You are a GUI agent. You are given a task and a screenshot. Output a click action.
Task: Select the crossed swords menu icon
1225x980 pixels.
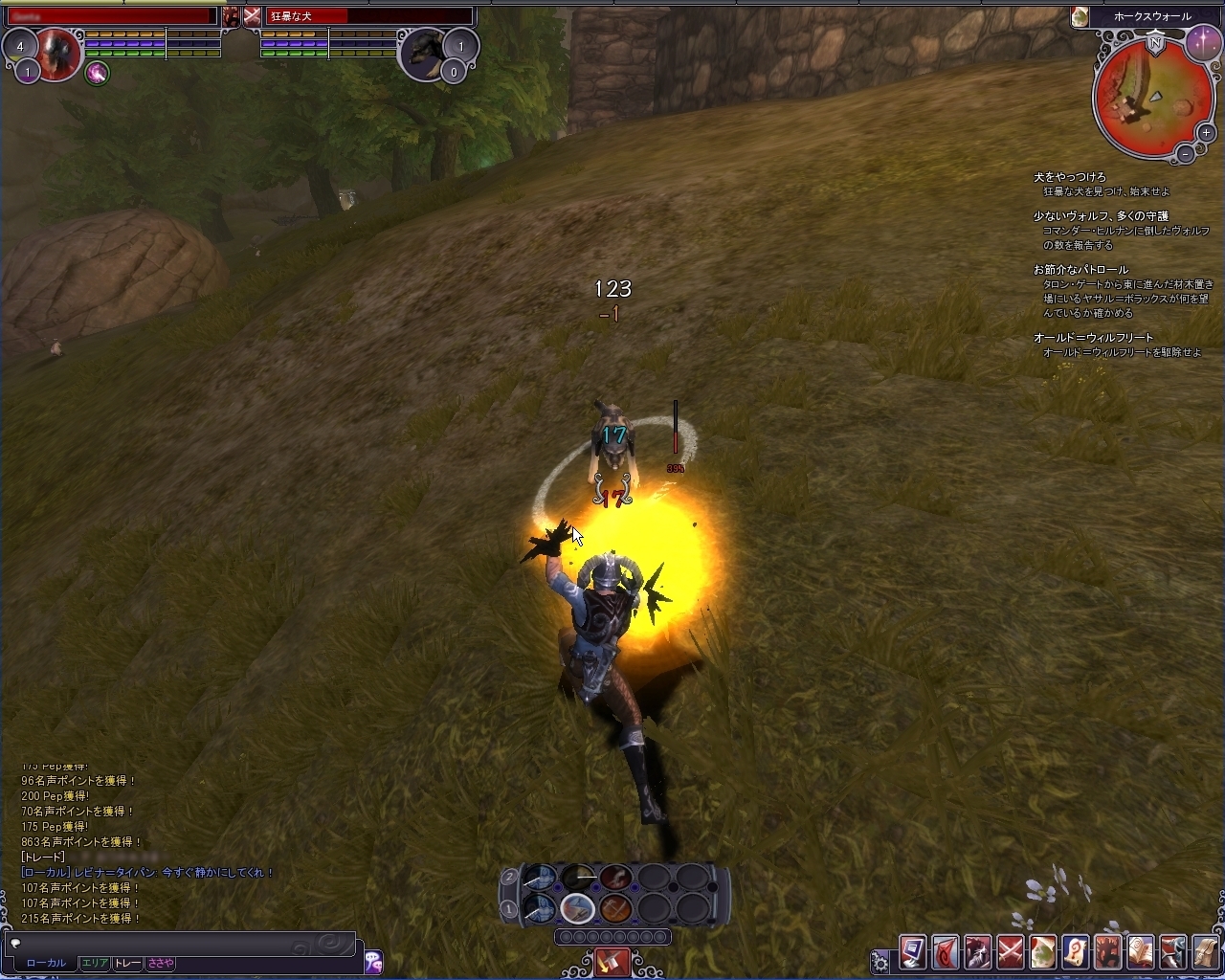pos(1011,953)
